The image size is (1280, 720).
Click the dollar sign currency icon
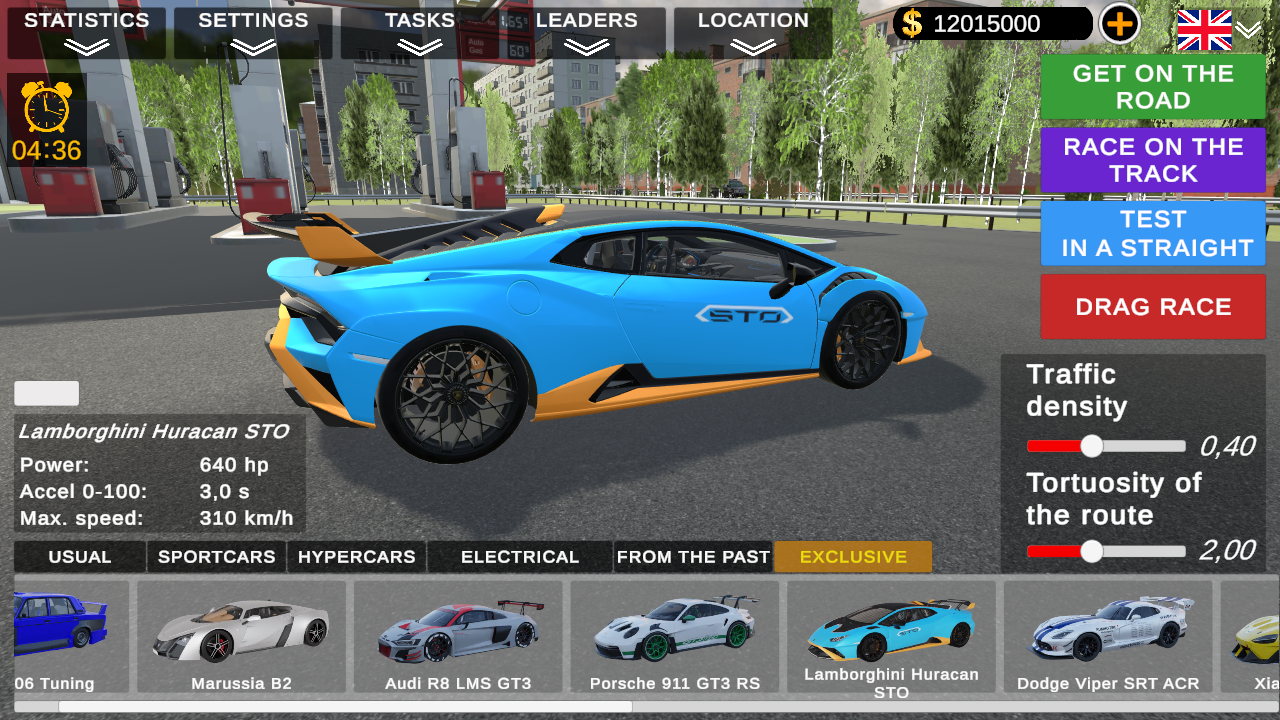[910, 23]
